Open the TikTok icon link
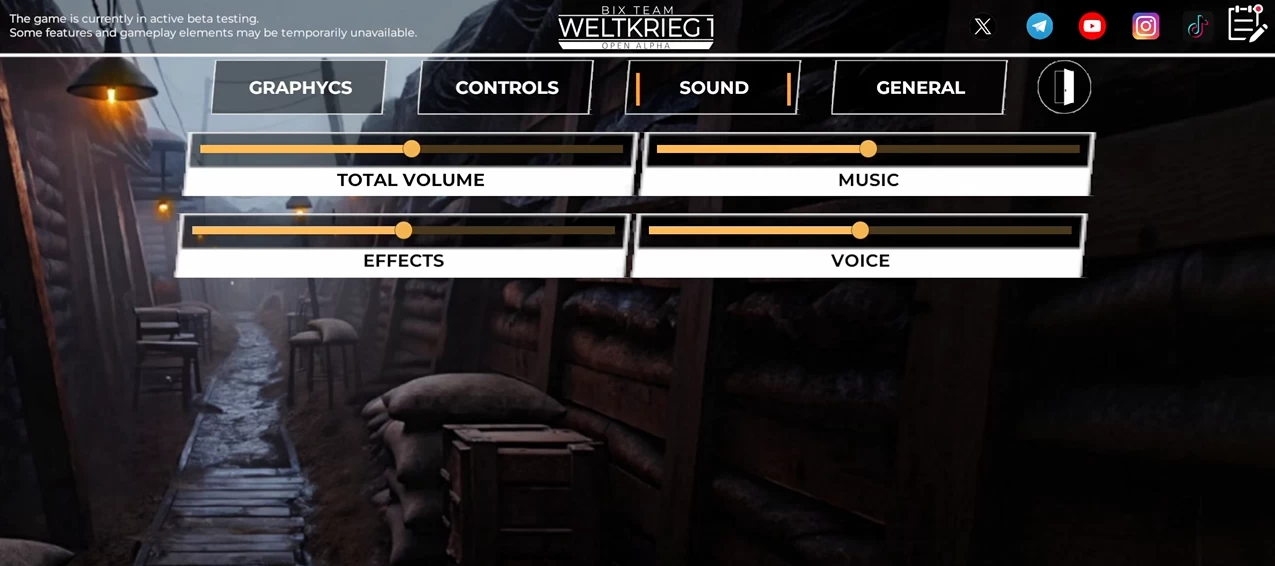The width and height of the screenshot is (1275, 566). point(1197,27)
